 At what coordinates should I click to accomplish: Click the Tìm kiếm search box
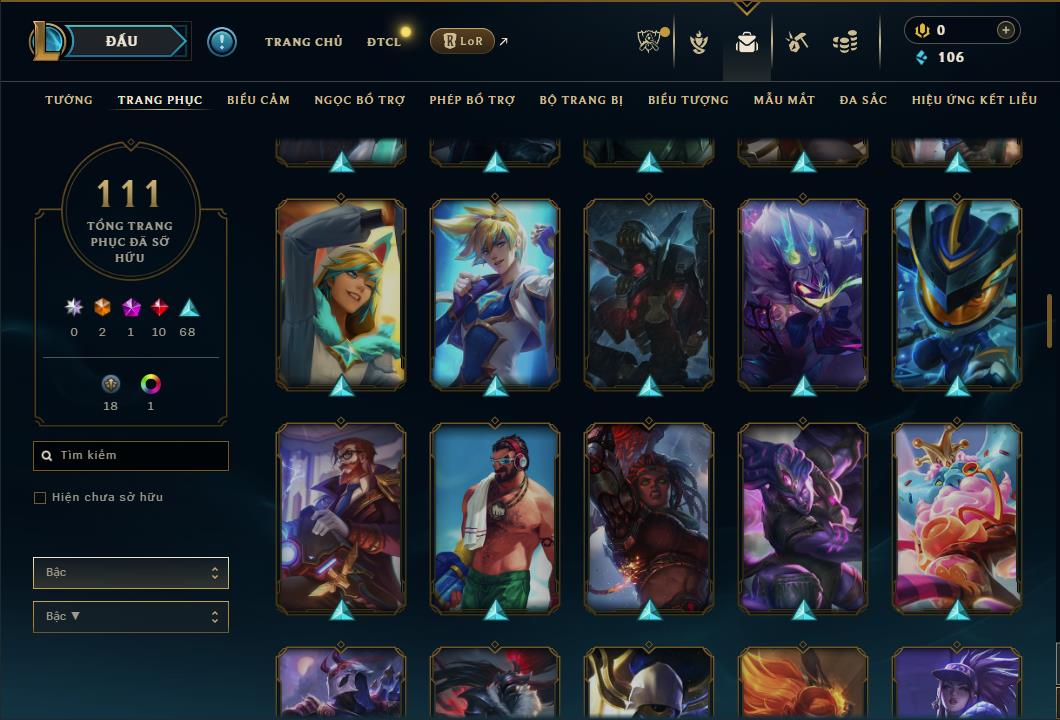click(x=131, y=456)
